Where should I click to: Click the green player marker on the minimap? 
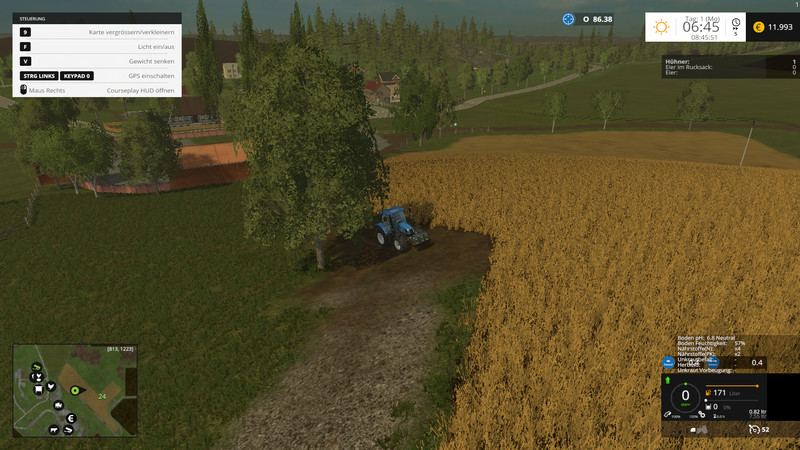[74, 389]
